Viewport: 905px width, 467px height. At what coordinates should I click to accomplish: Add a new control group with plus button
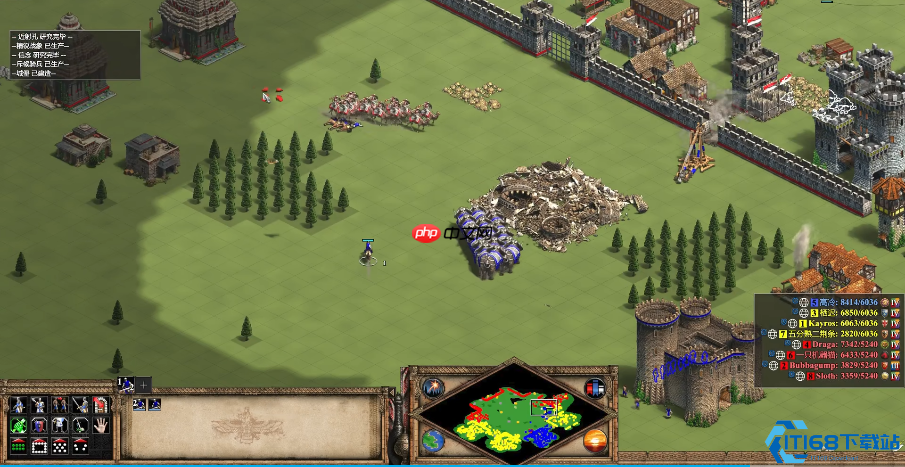point(143,384)
